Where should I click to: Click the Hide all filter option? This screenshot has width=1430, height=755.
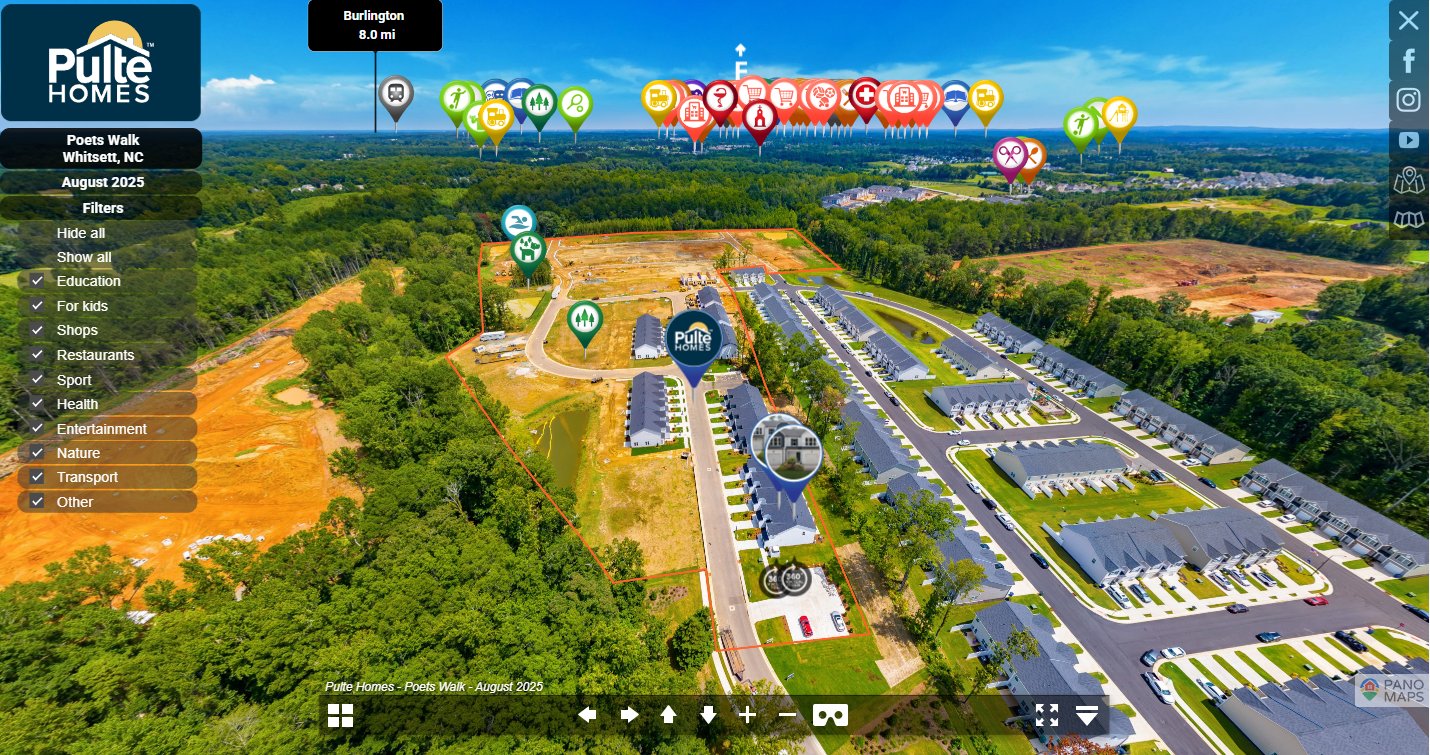81,233
